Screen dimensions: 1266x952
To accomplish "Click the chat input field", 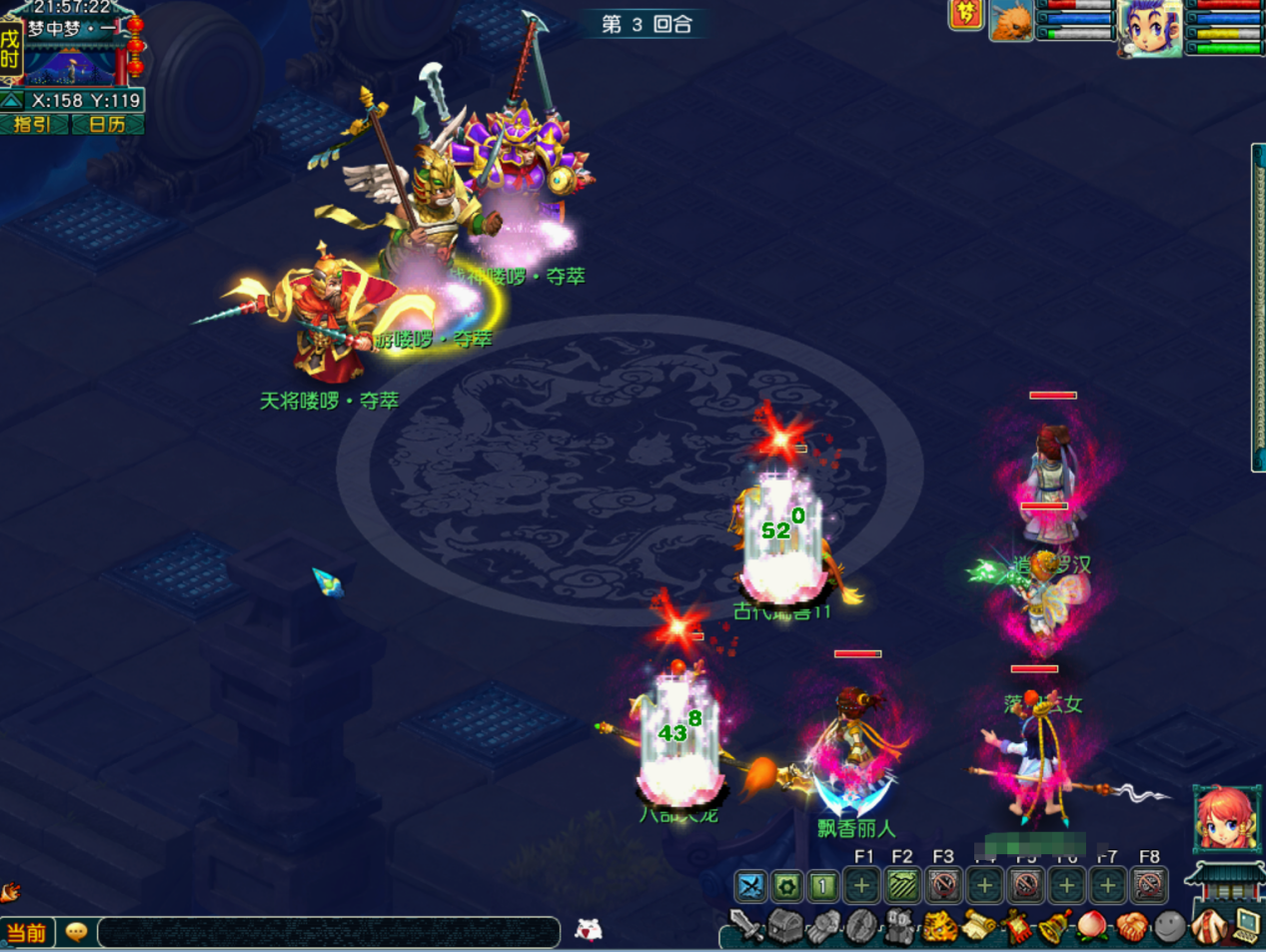I will pyautogui.click(x=328, y=932).
